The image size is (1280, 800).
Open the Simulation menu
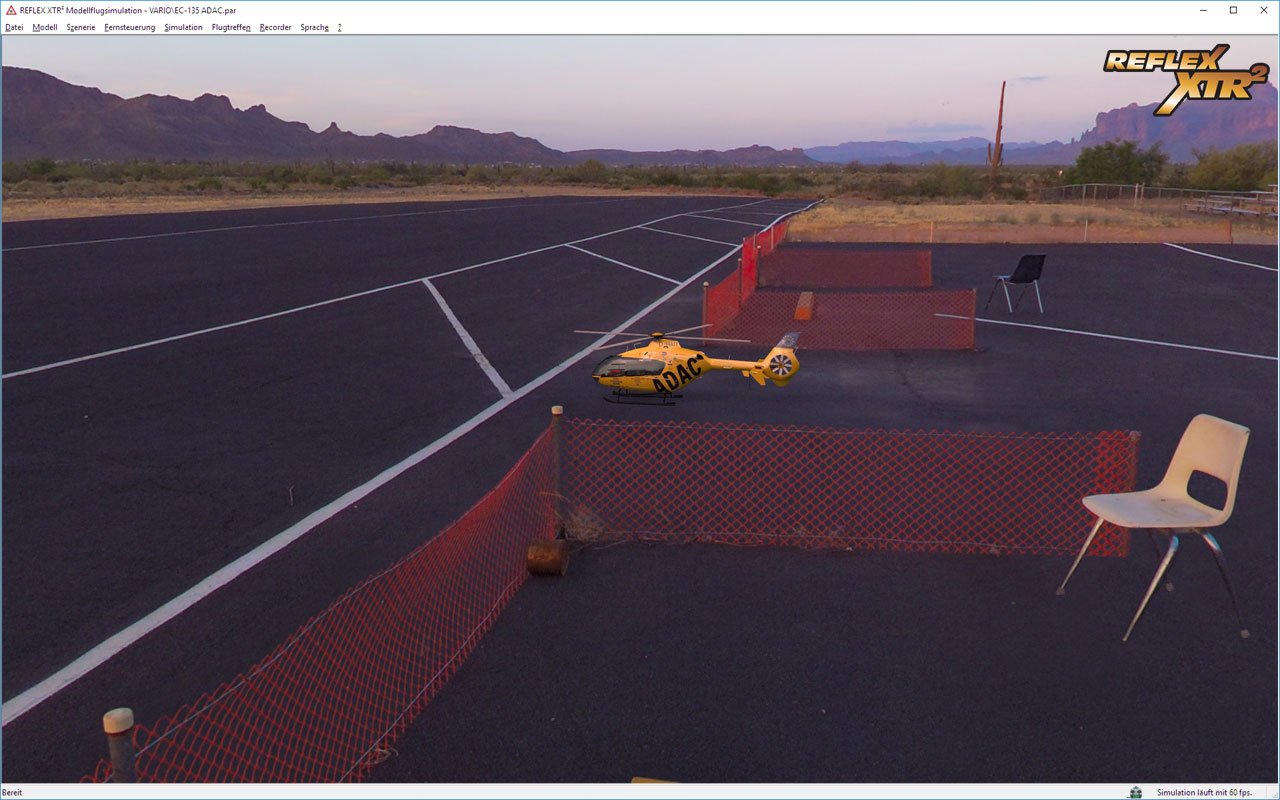tap(182, 27)
